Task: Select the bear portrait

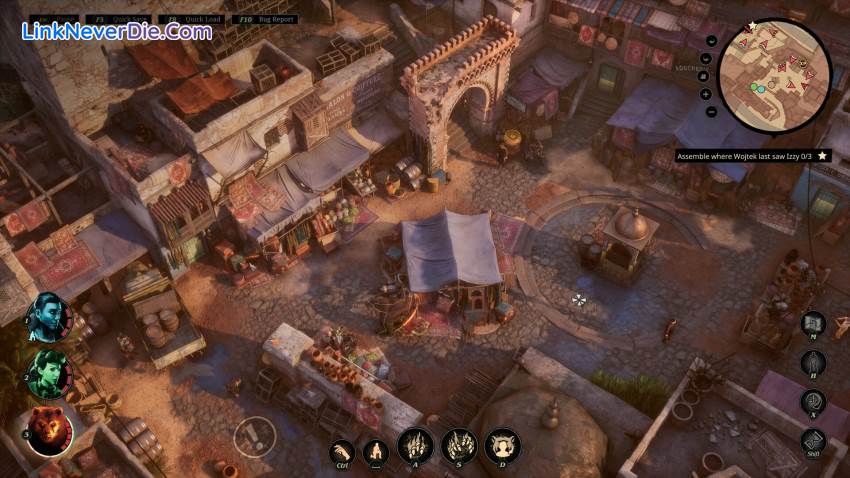Action: coord(50,431)
